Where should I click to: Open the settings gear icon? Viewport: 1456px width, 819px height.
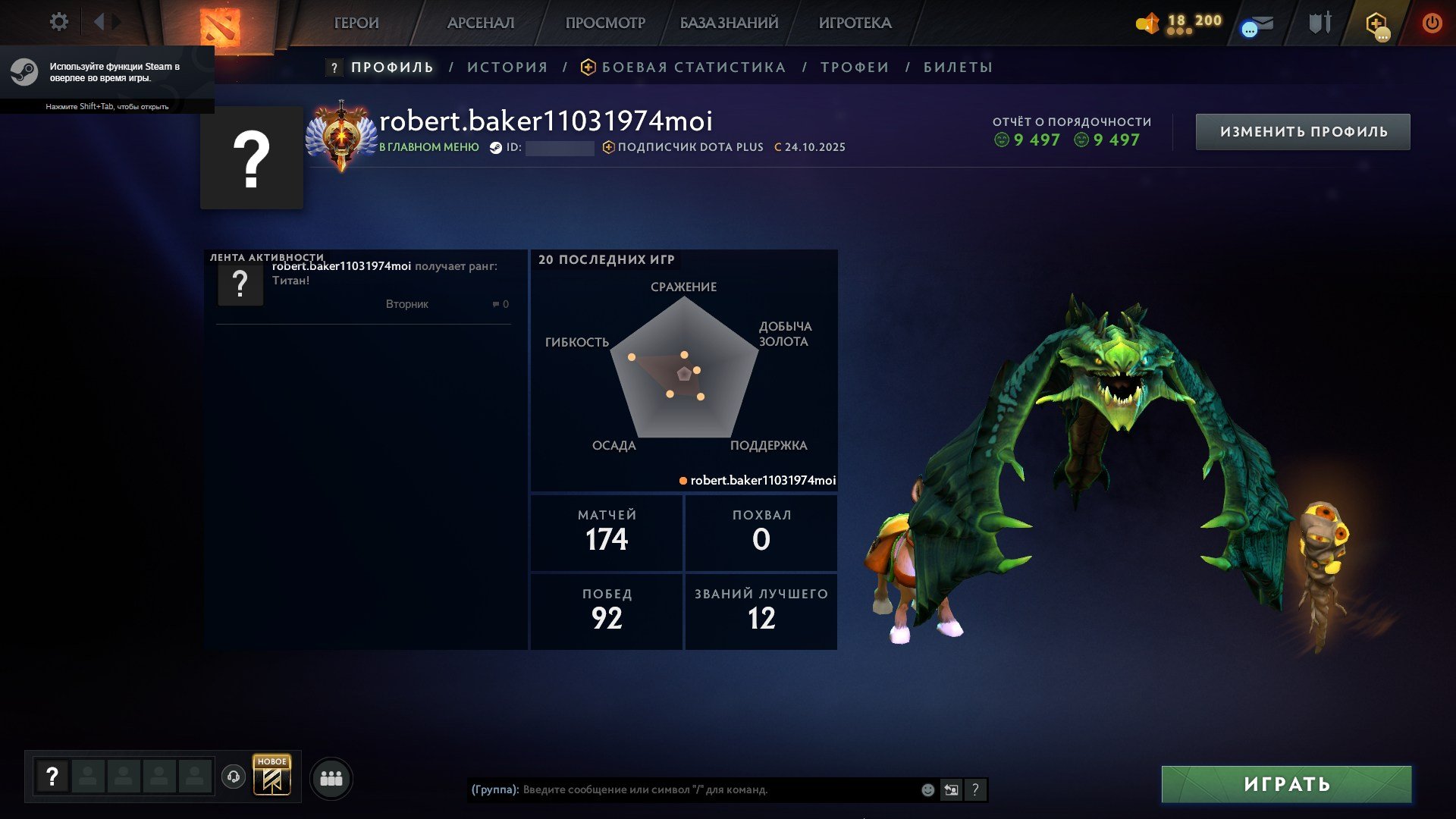point(59,22)
